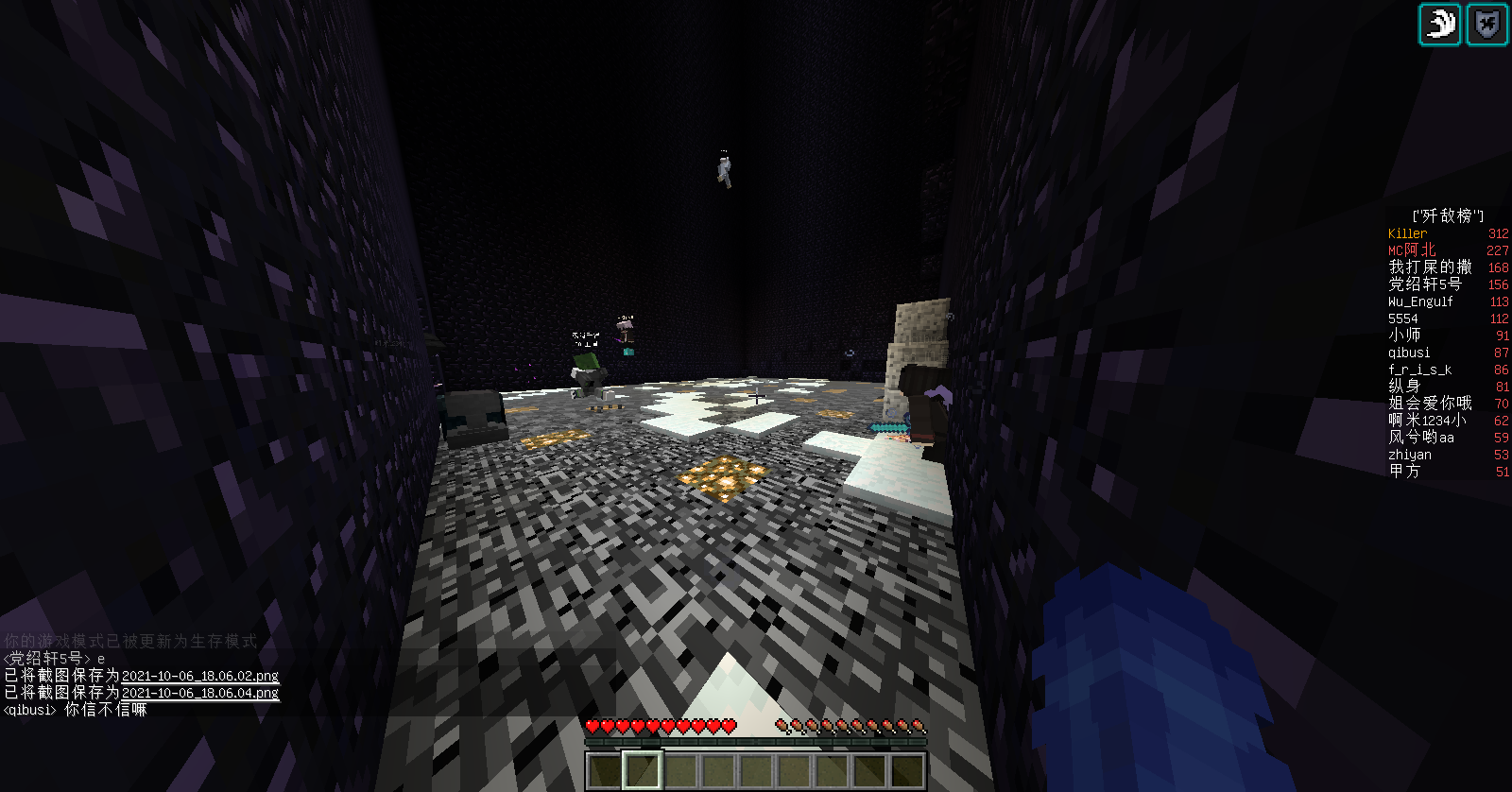Screen dimensions: 1512x792
Task: Click the Slow Falling feather effect icon
Action: point(1440,24)
